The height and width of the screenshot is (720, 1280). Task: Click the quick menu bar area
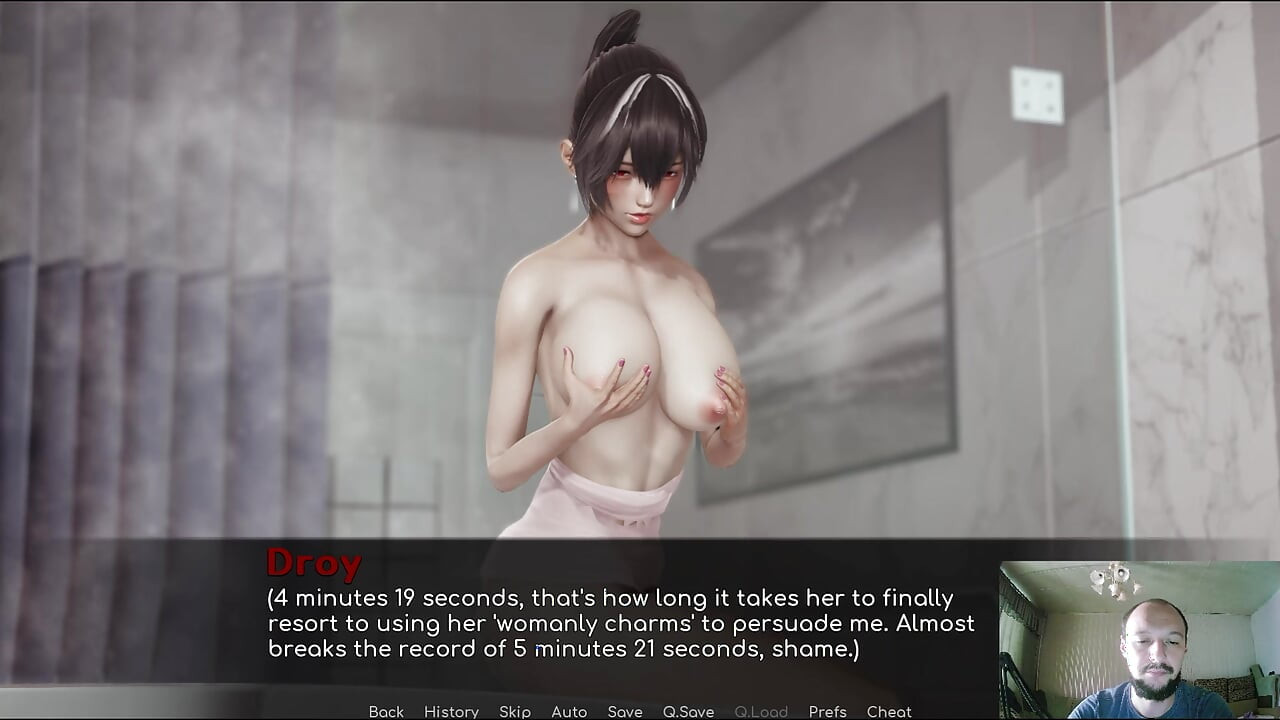pyautogui.click(x=640, y=711)
